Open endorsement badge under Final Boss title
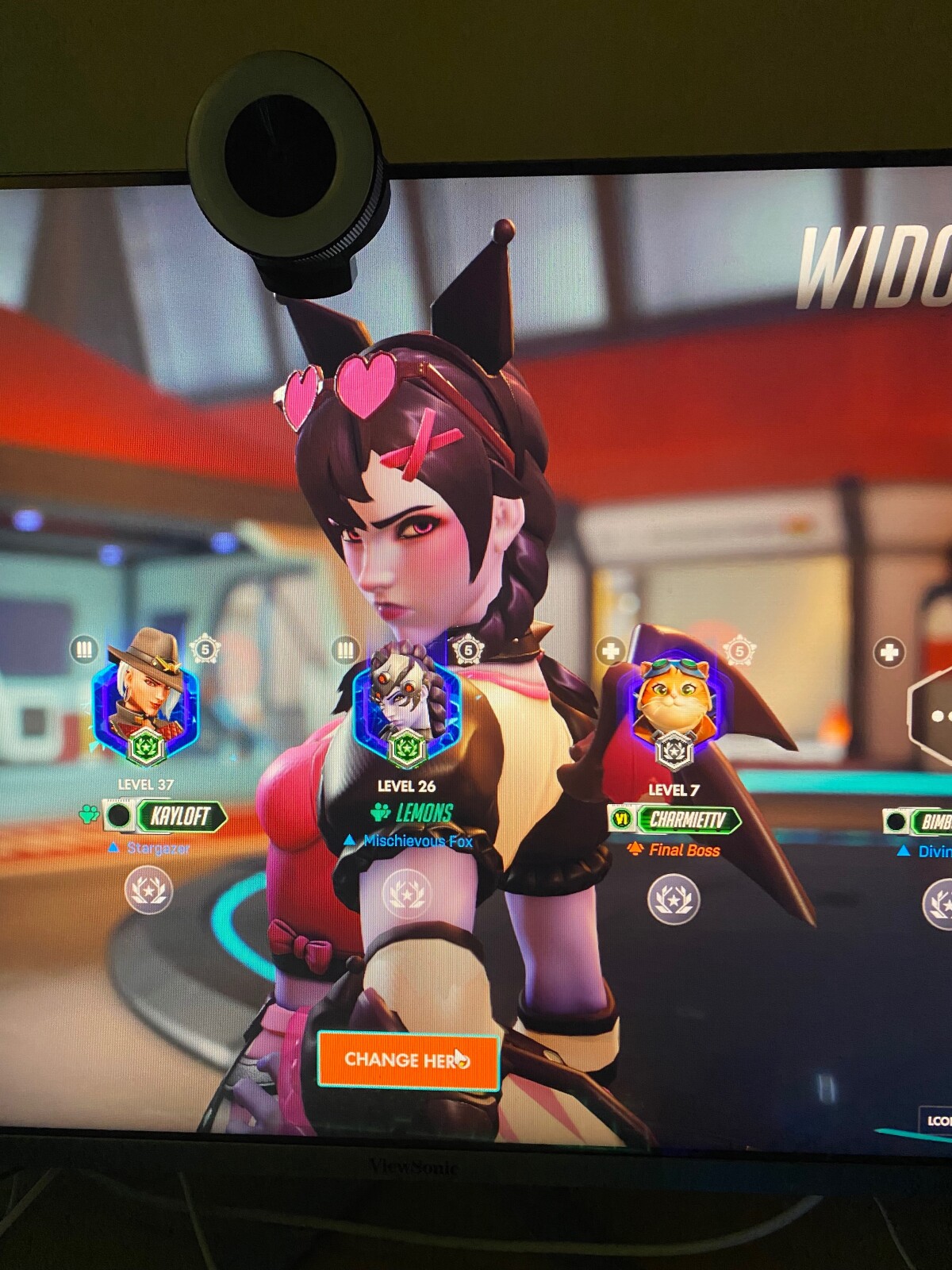This screenshot has height=1270, width=952. pos(674,899)
